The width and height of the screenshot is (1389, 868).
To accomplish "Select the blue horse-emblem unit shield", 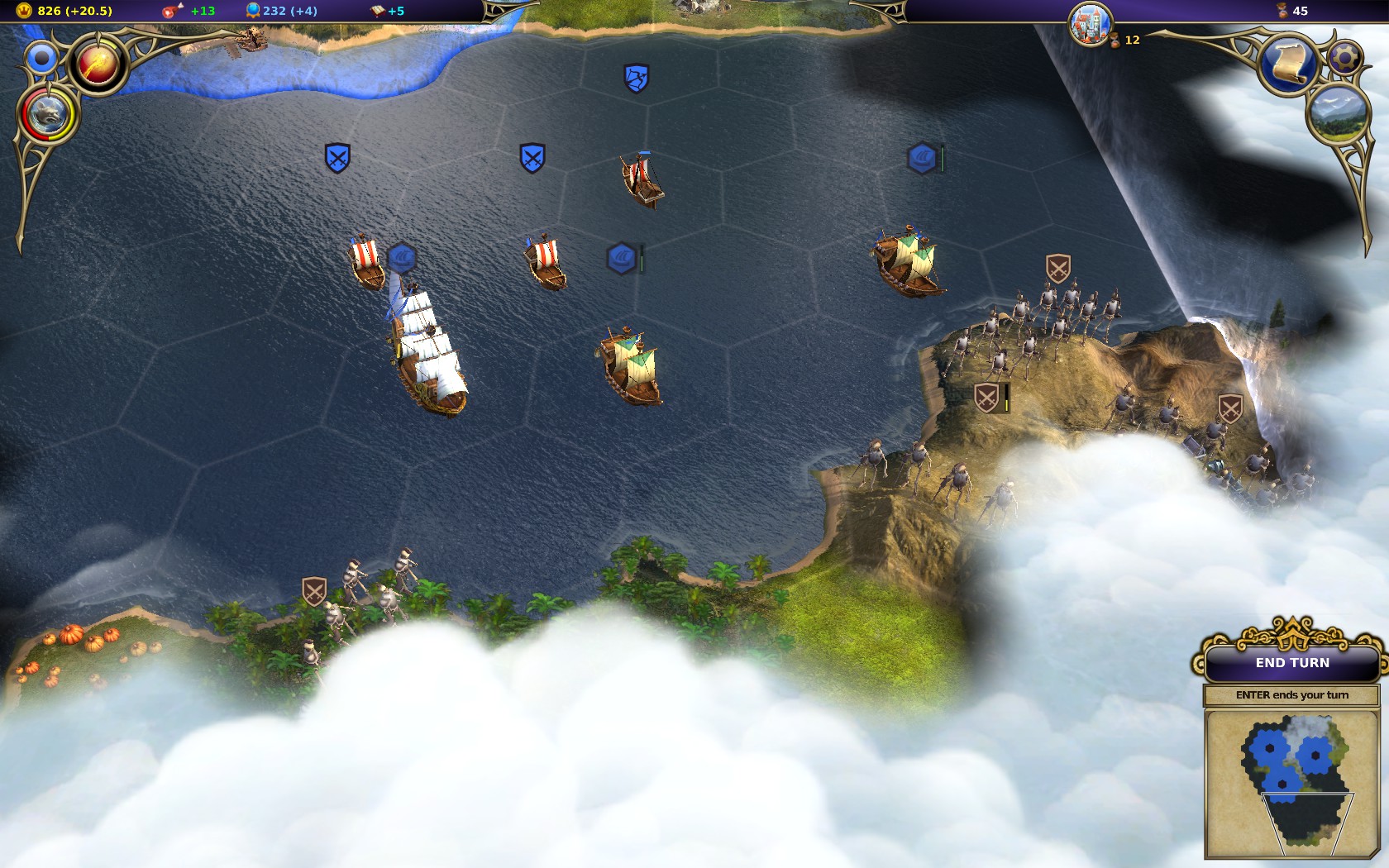I will (x=636, y=79).
